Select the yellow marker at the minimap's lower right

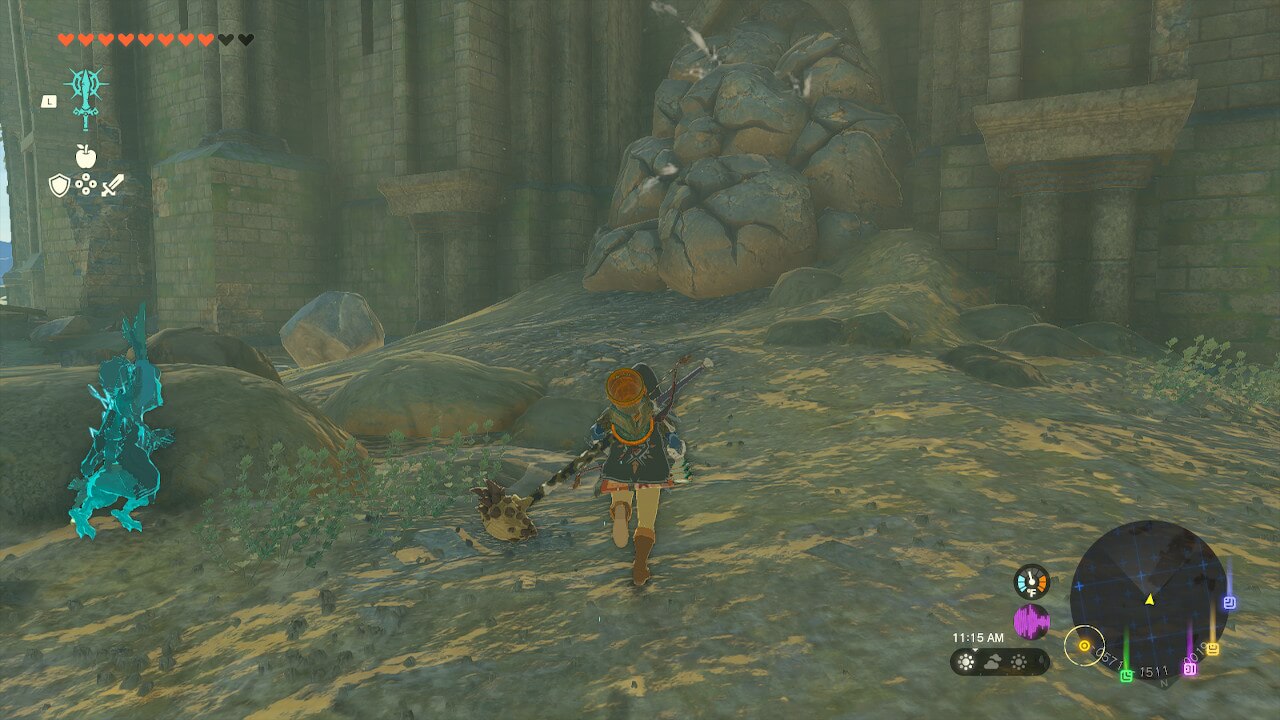(1213, 648)
